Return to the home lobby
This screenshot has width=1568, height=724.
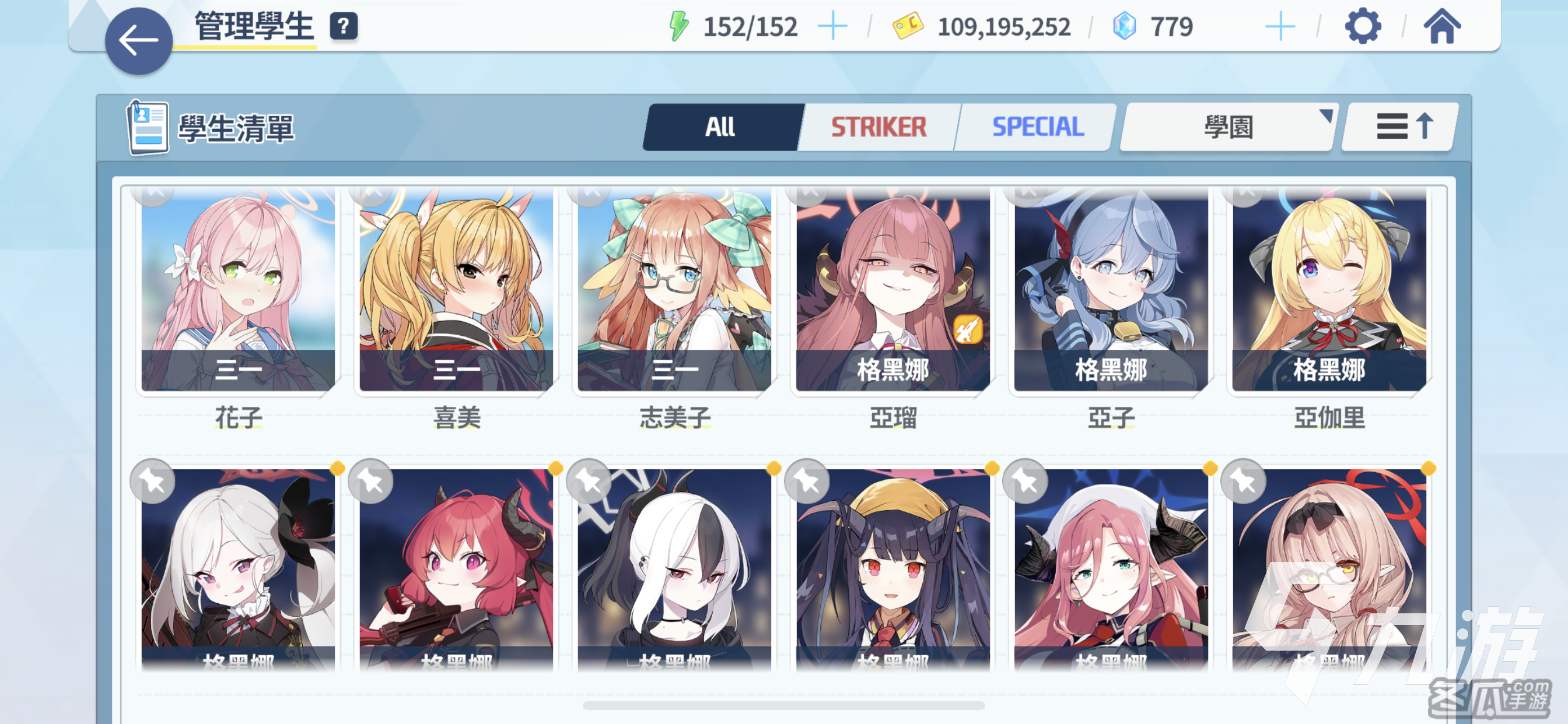tap(1441, 27)
